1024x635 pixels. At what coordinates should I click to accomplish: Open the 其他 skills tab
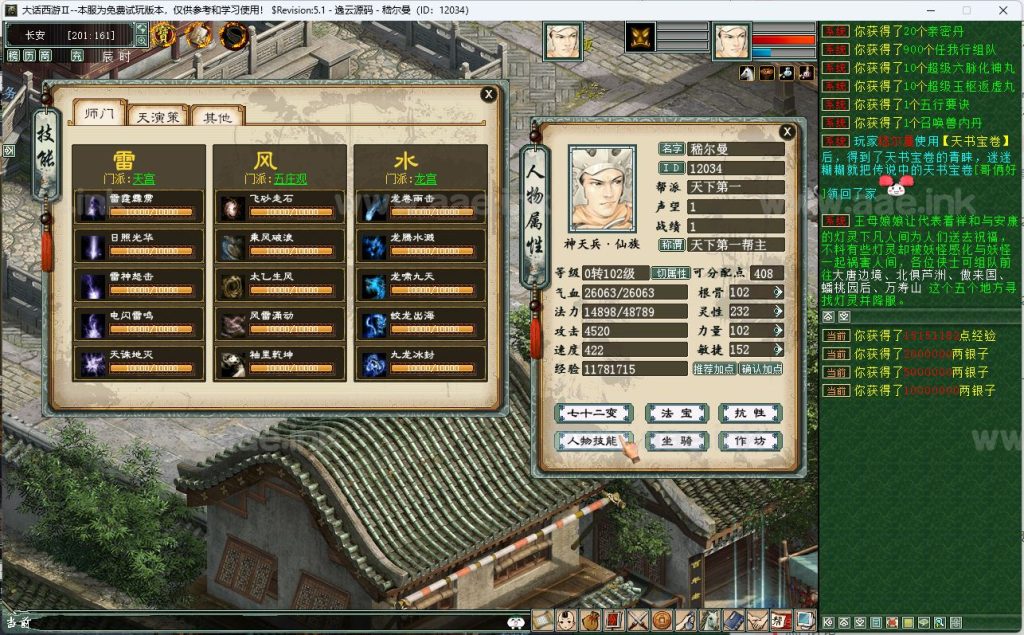216,116
